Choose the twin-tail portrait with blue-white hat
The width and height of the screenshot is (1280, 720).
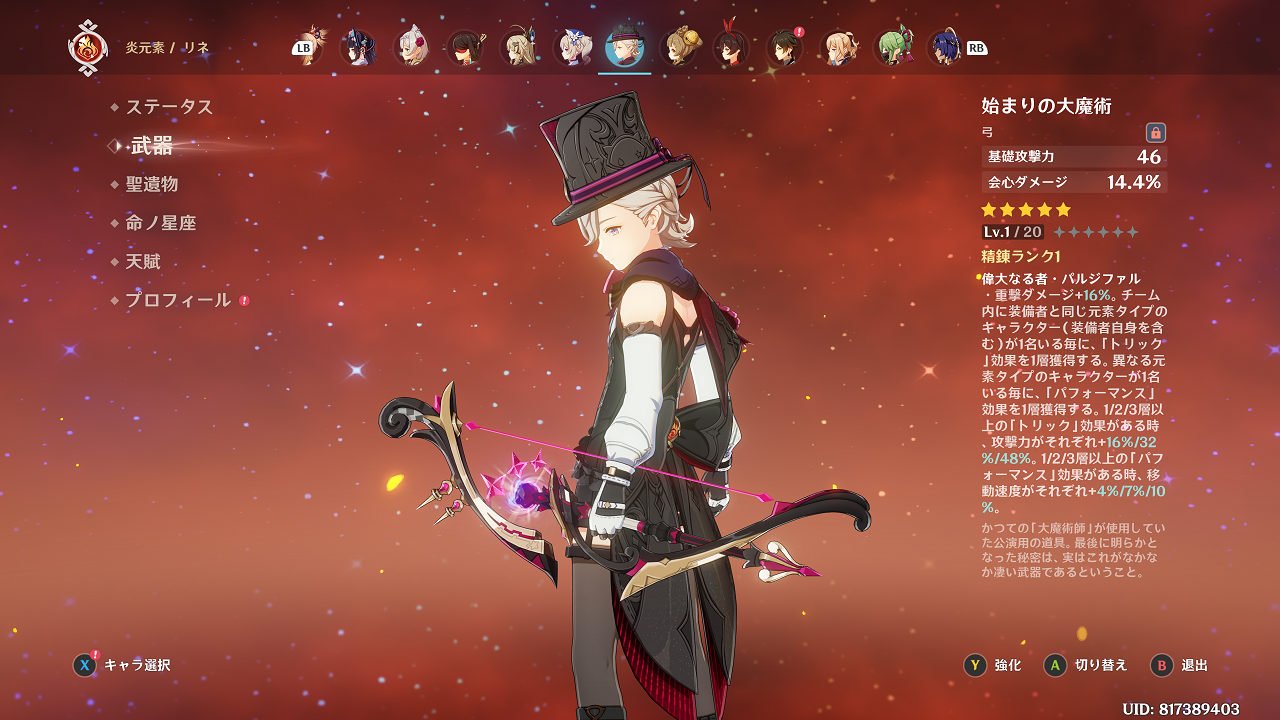573,47
